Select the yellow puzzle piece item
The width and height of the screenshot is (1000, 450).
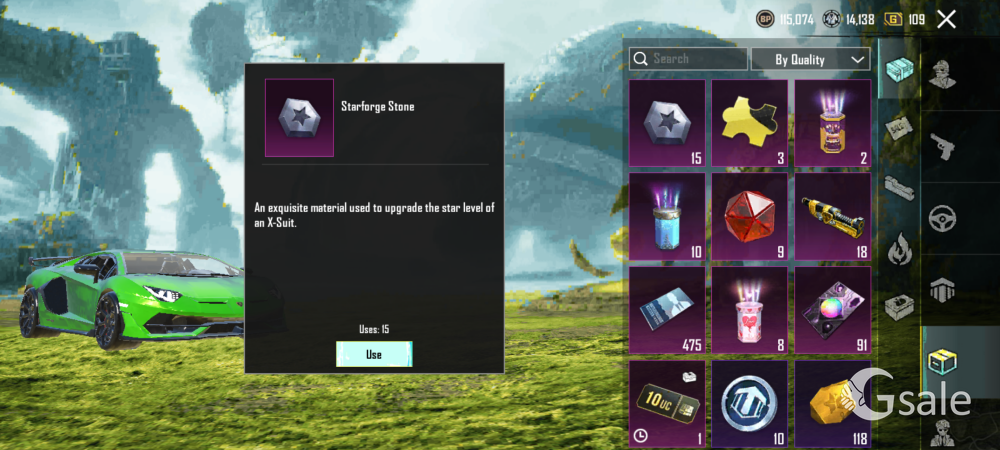click(x=750, y=123)
